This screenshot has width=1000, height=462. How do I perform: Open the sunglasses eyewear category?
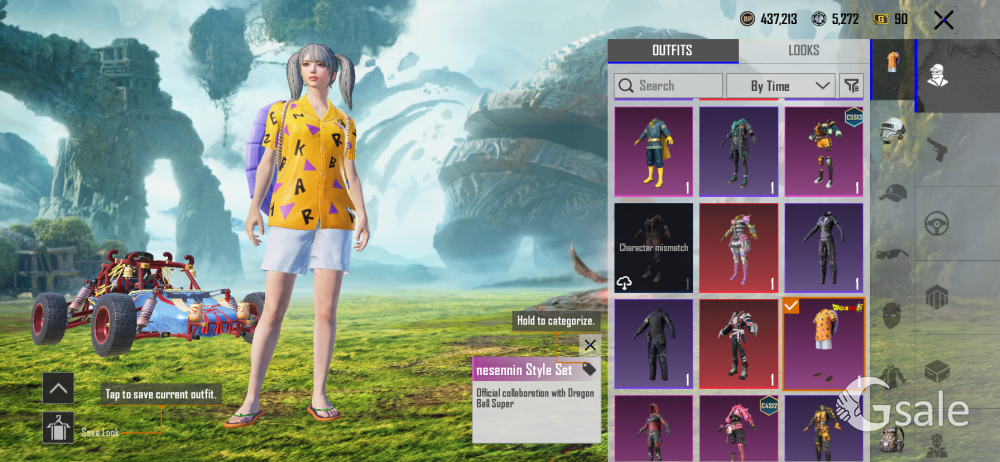click(892, 254)
